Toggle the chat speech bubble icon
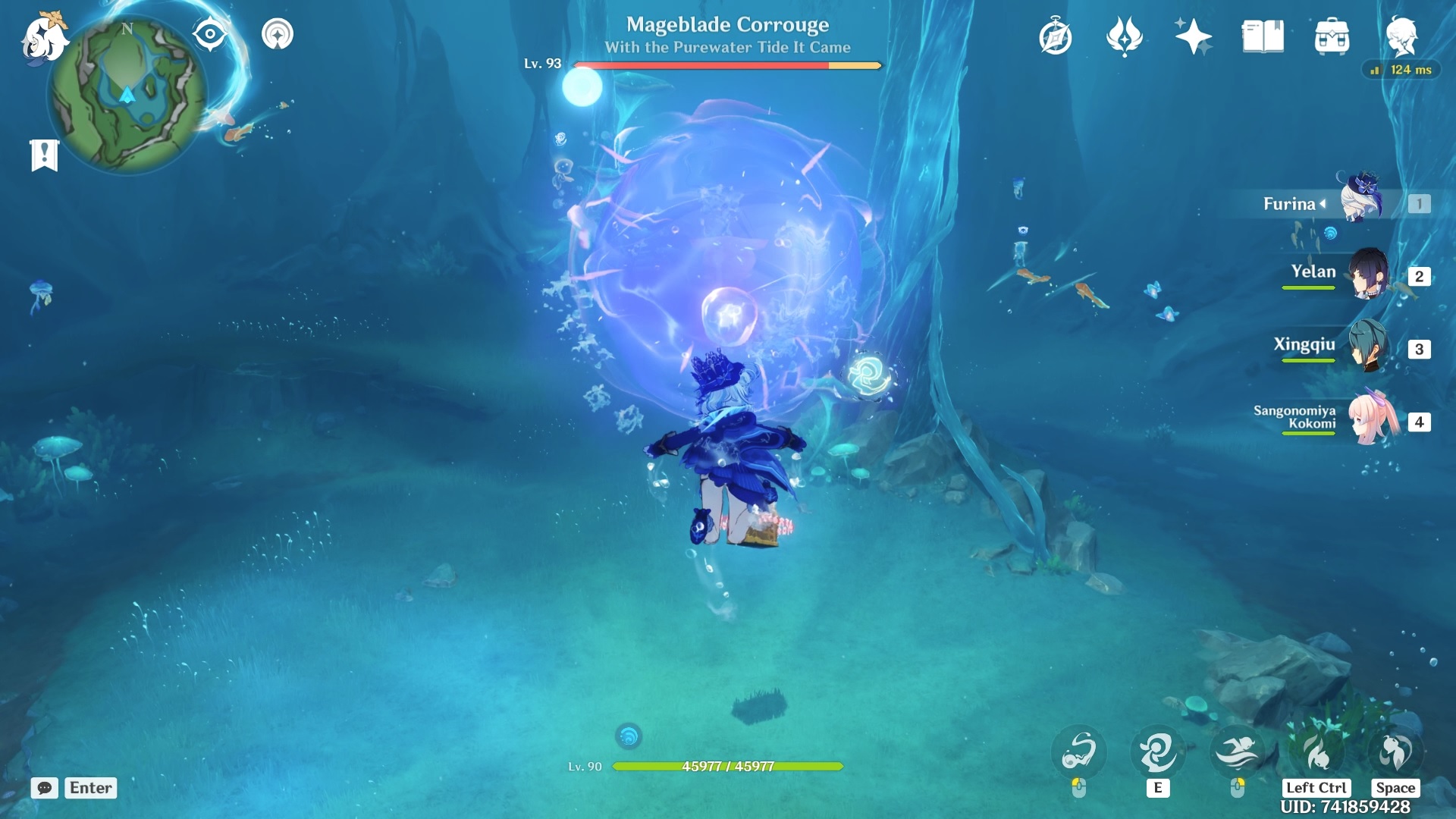The image size is (1456, 819). pos(45,789)
